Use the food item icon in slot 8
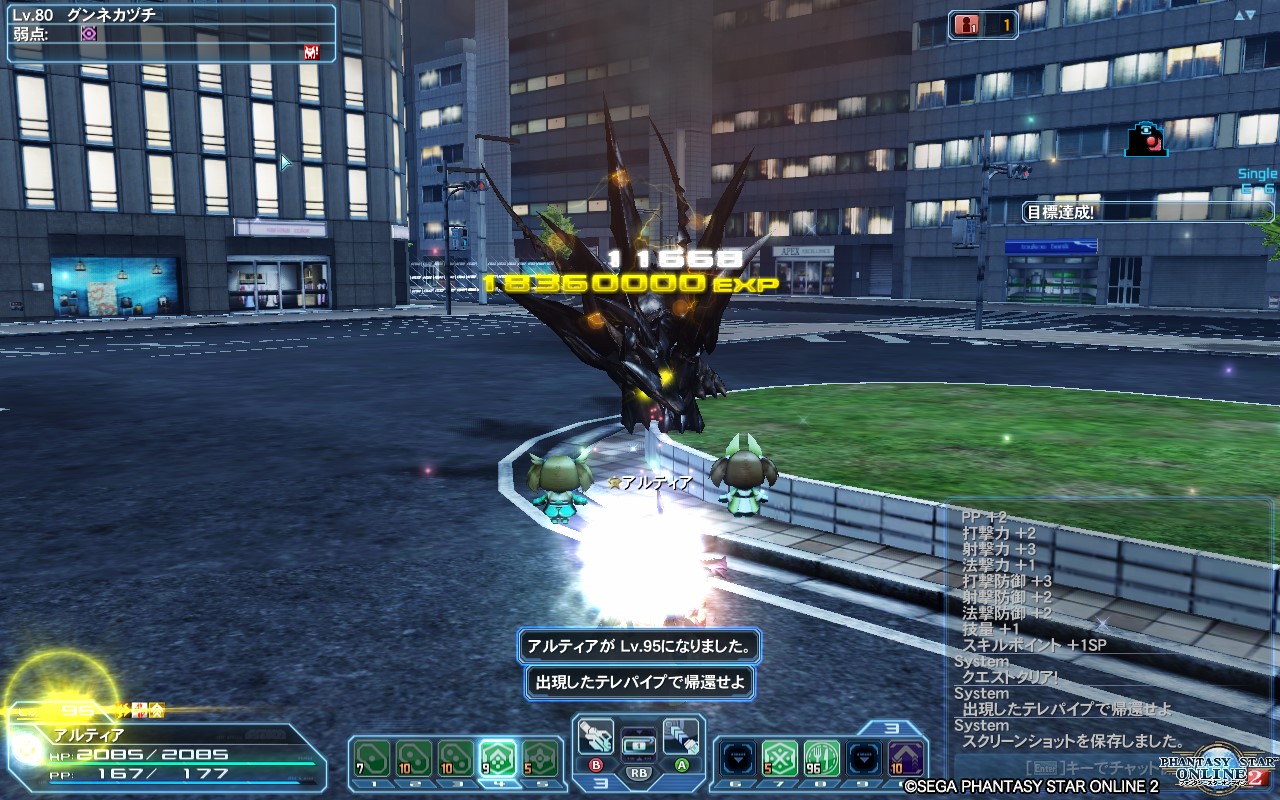This screenshot has height=800, width=1280. [x=820, y=757]
